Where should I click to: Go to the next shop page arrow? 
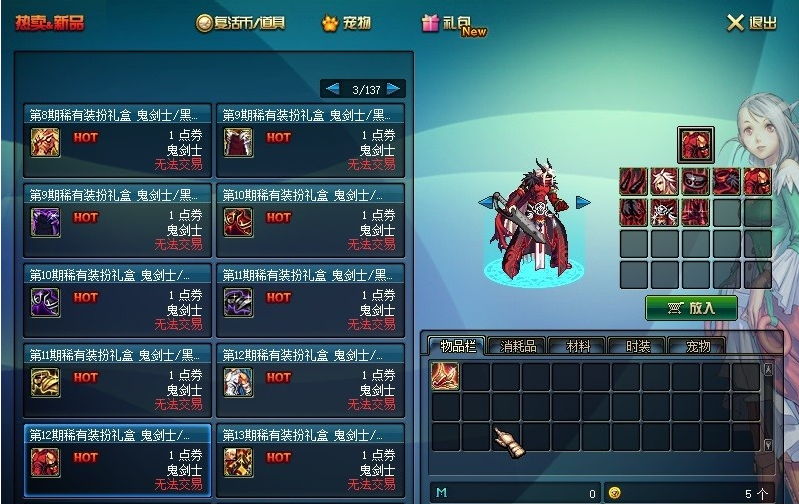point(395,89)
